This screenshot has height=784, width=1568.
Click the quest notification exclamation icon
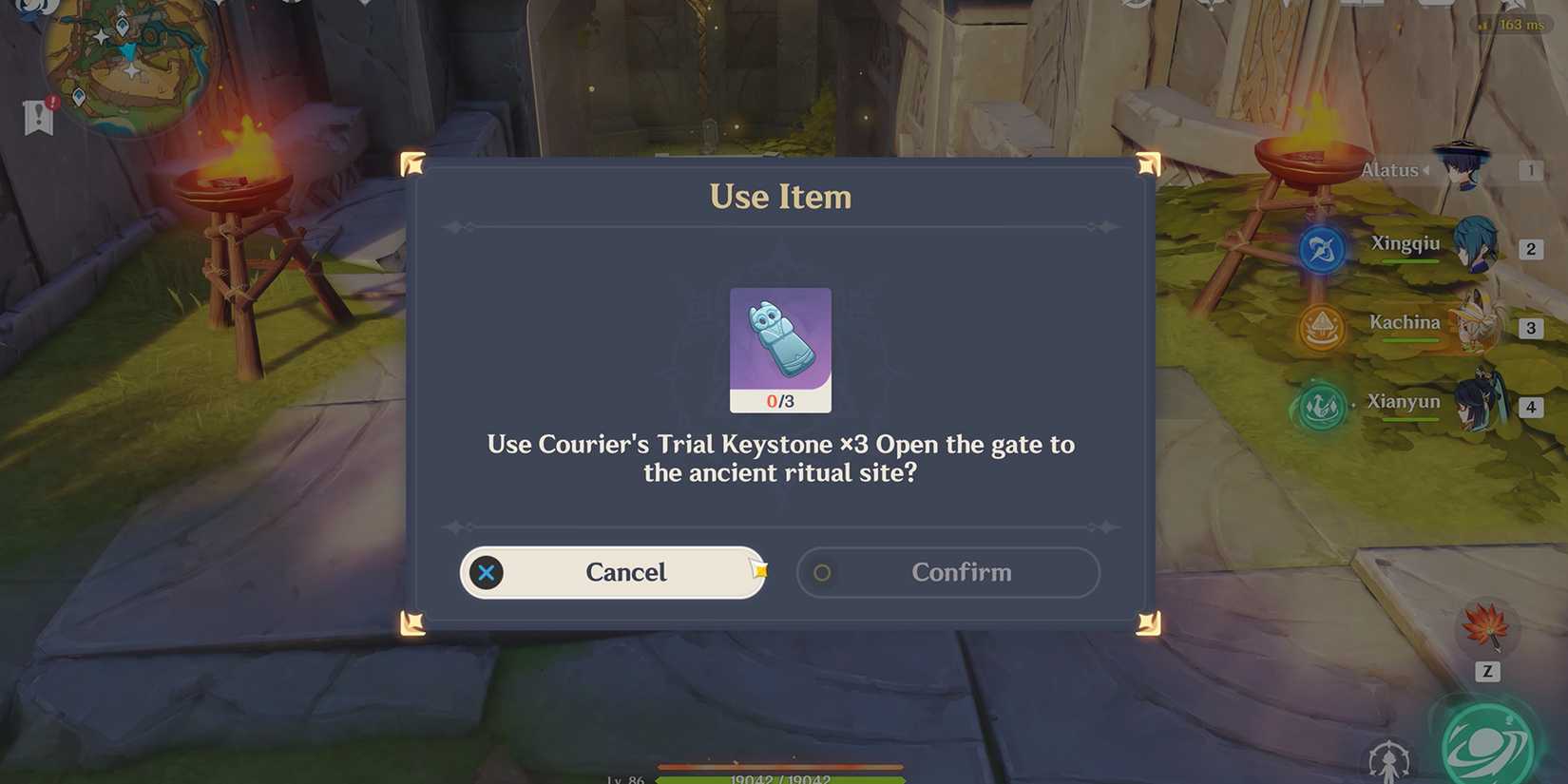click(x=36, y=119)
